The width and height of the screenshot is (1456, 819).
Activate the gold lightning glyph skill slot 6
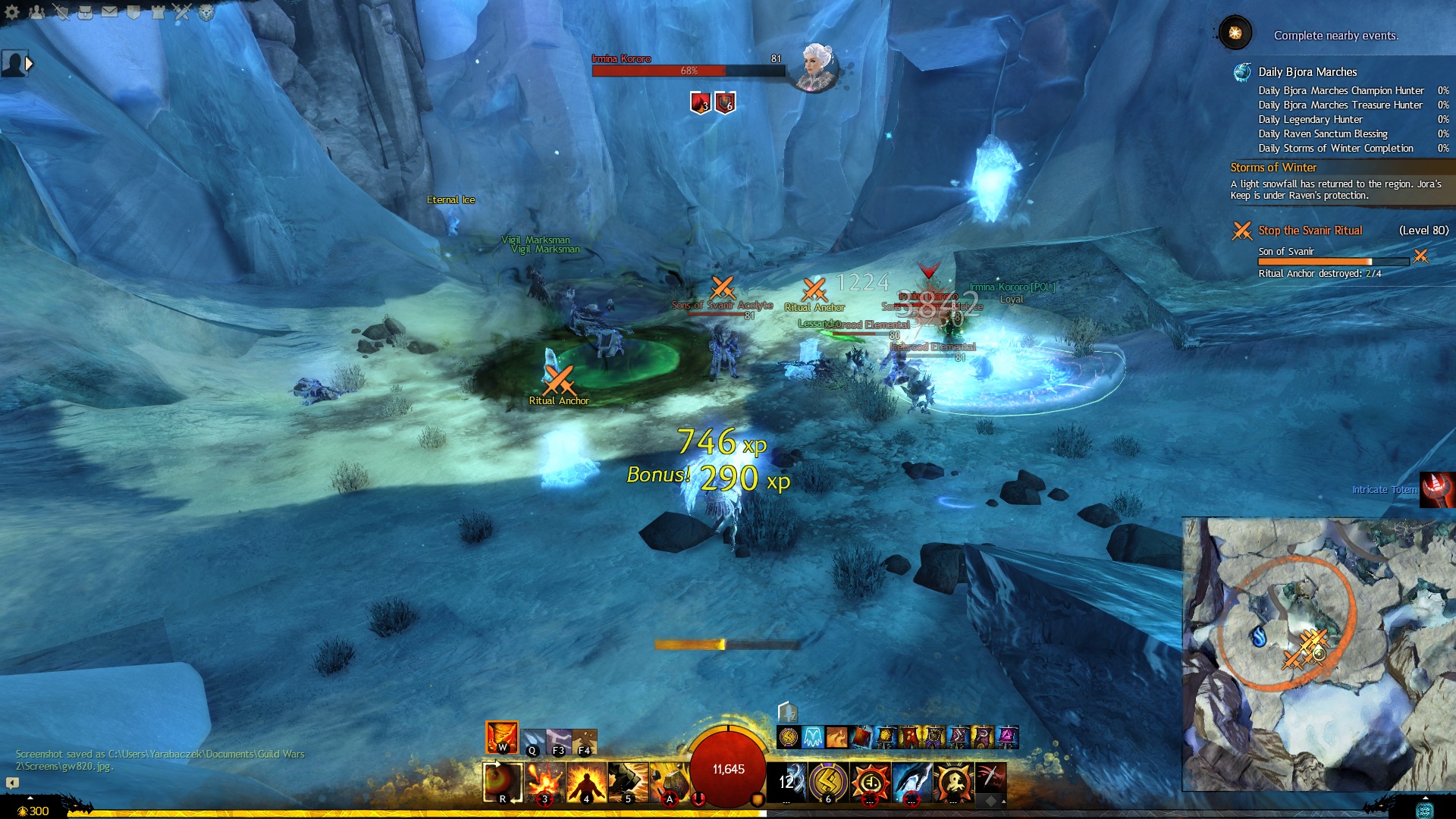[828, 783]
